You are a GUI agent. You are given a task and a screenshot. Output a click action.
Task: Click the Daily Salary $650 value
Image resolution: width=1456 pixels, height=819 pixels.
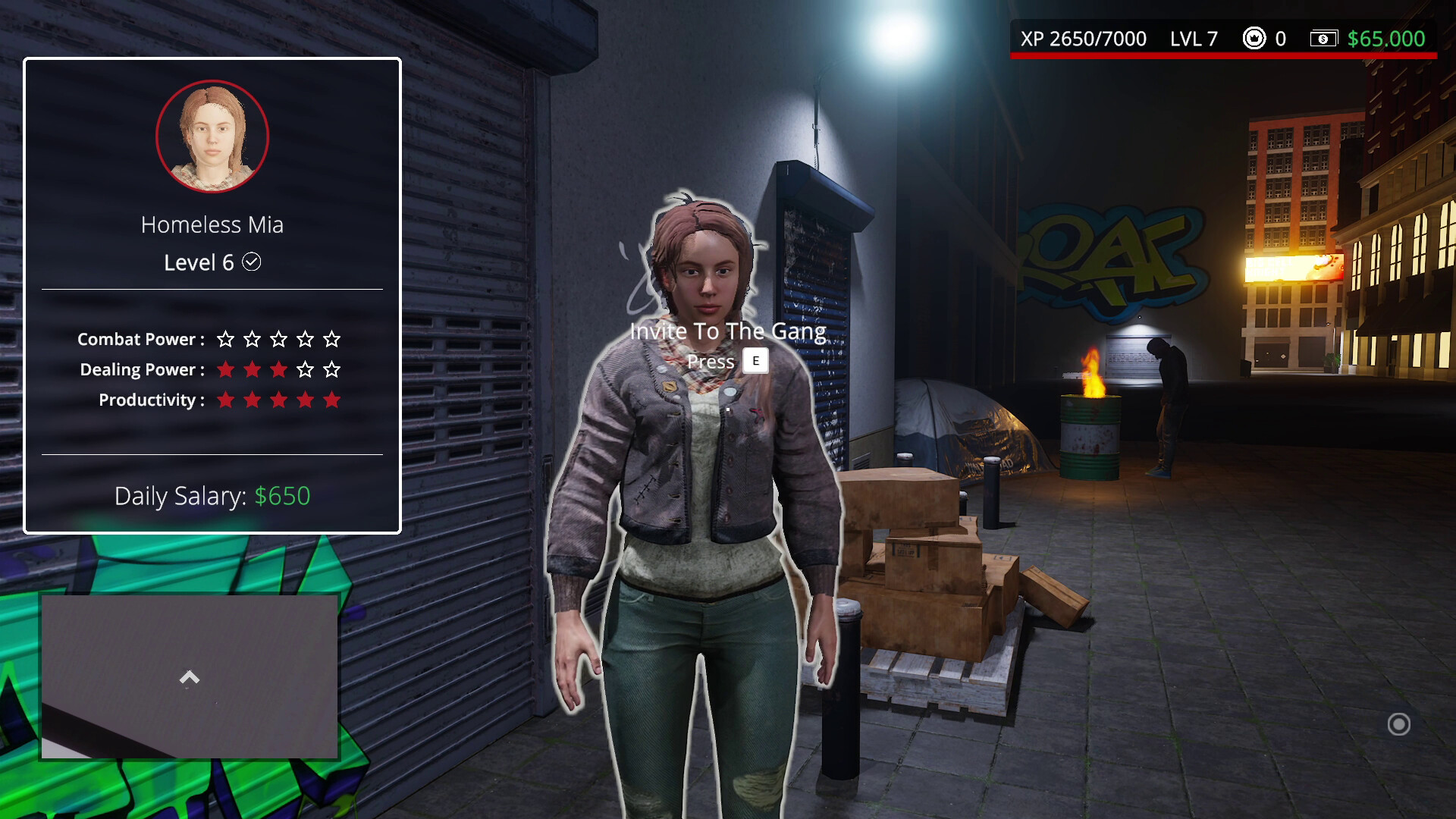click(281, 496)
